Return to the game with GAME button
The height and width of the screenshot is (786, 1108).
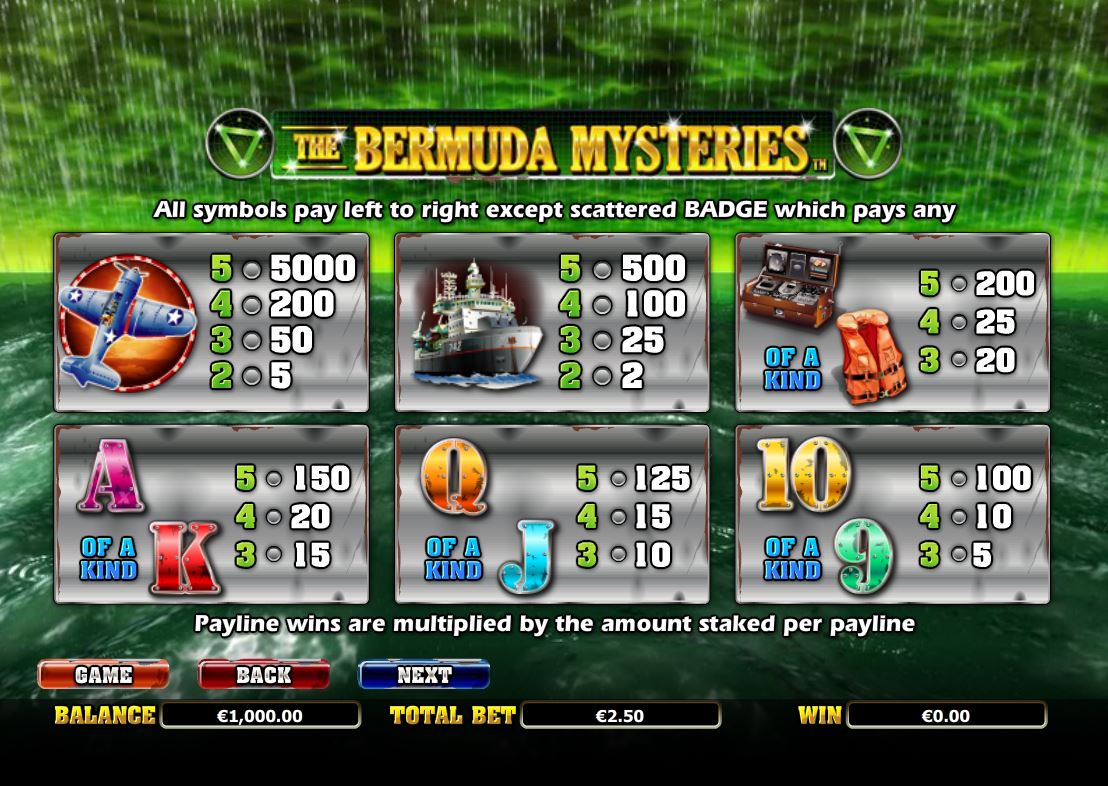103,675
